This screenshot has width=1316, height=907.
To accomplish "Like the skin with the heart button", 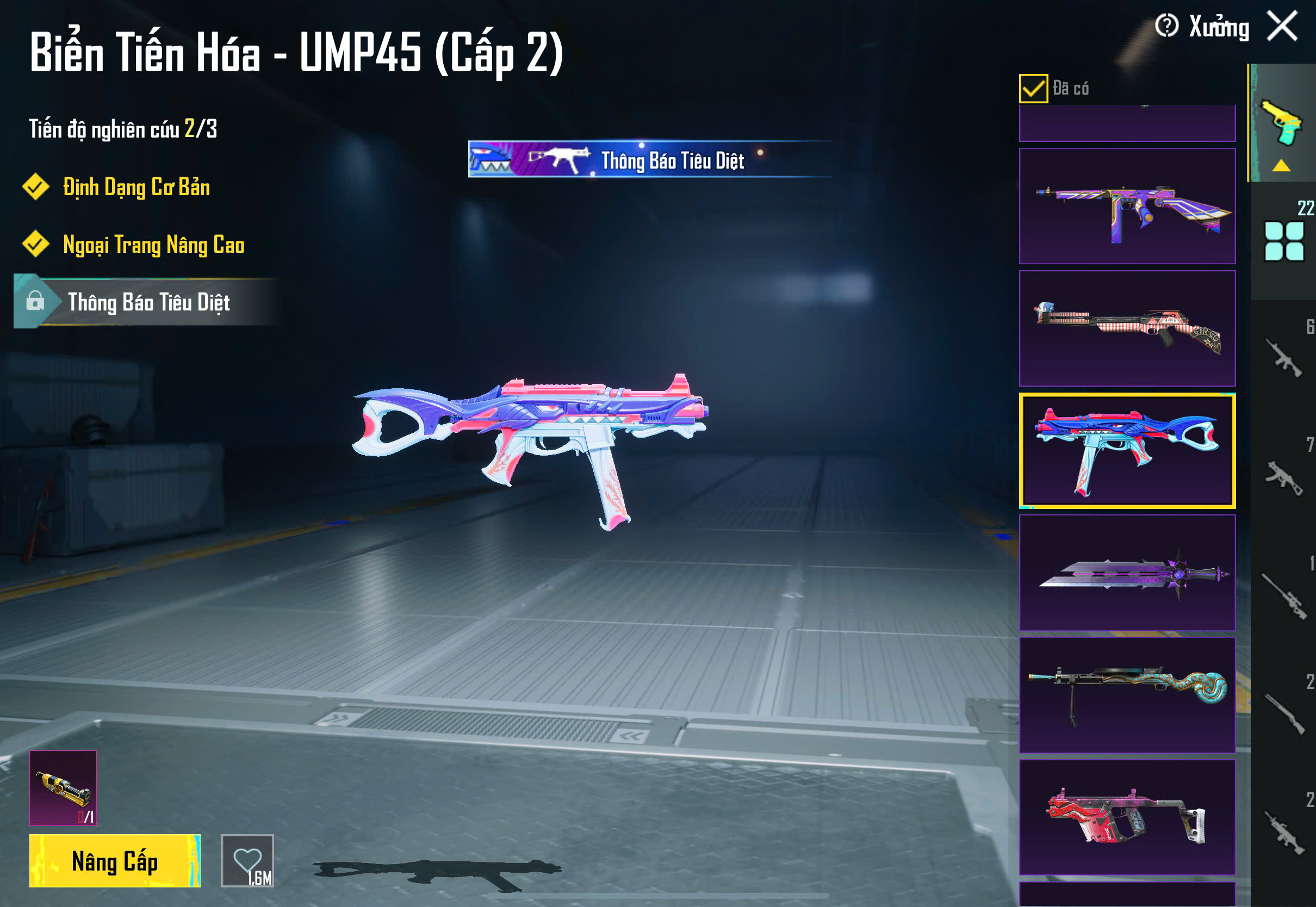I will click(247, 860).
